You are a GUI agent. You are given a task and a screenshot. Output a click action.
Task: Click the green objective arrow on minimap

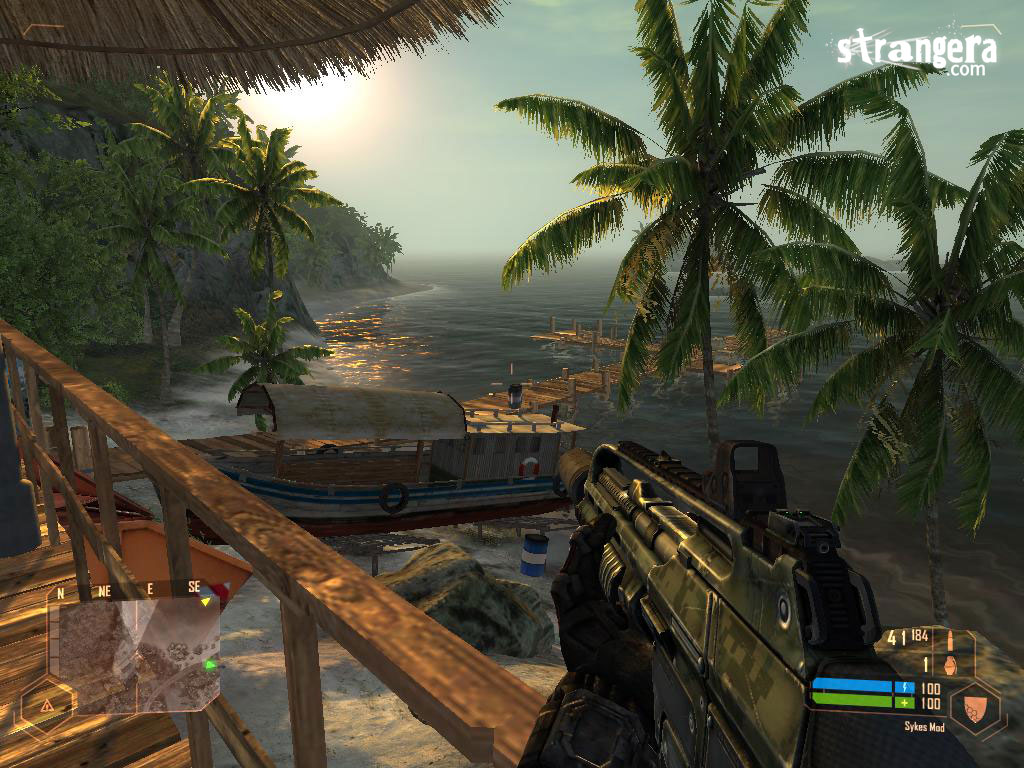[210, 664]
